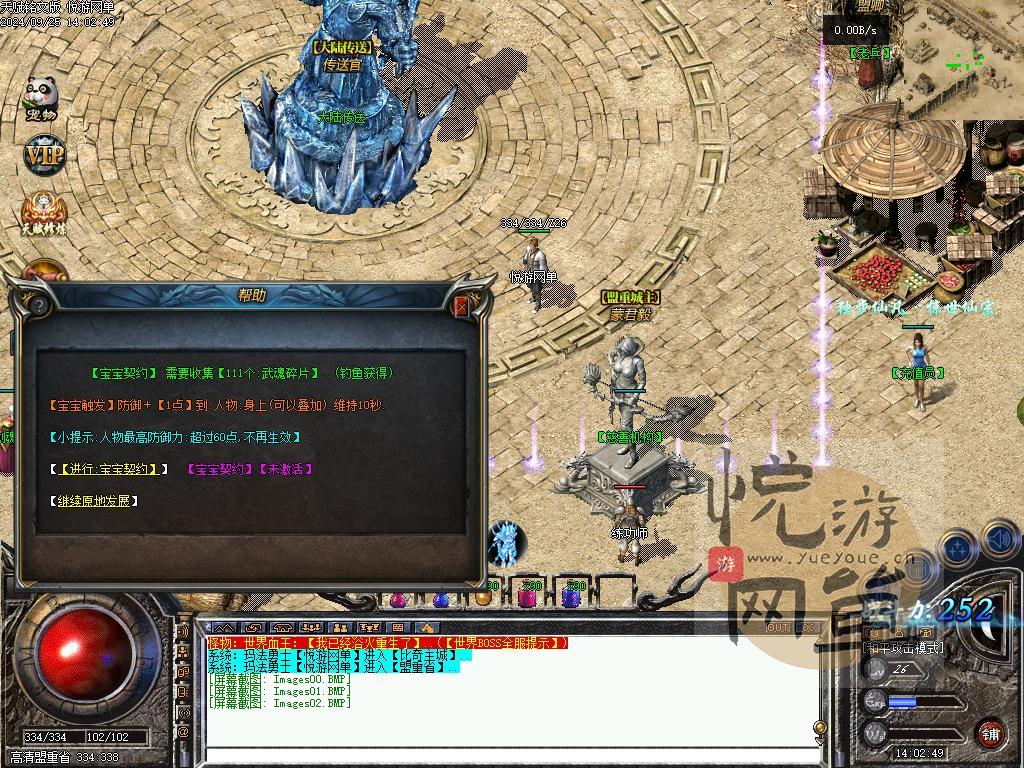This screenshot has width=1024, height=768.
Task: Click the ice warrior skill icon
Action: 507,544
